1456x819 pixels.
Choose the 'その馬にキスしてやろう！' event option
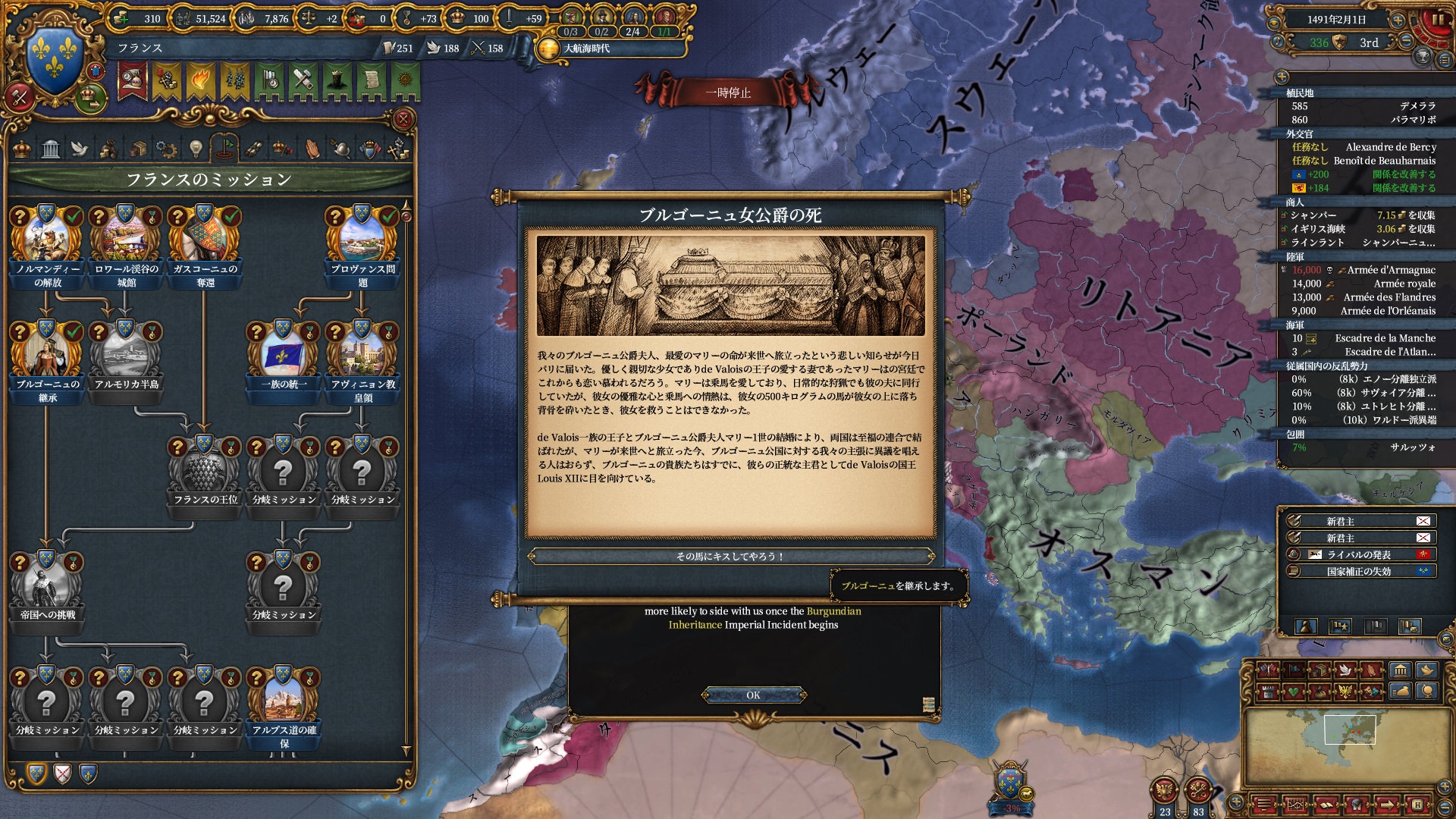[730, 557]
